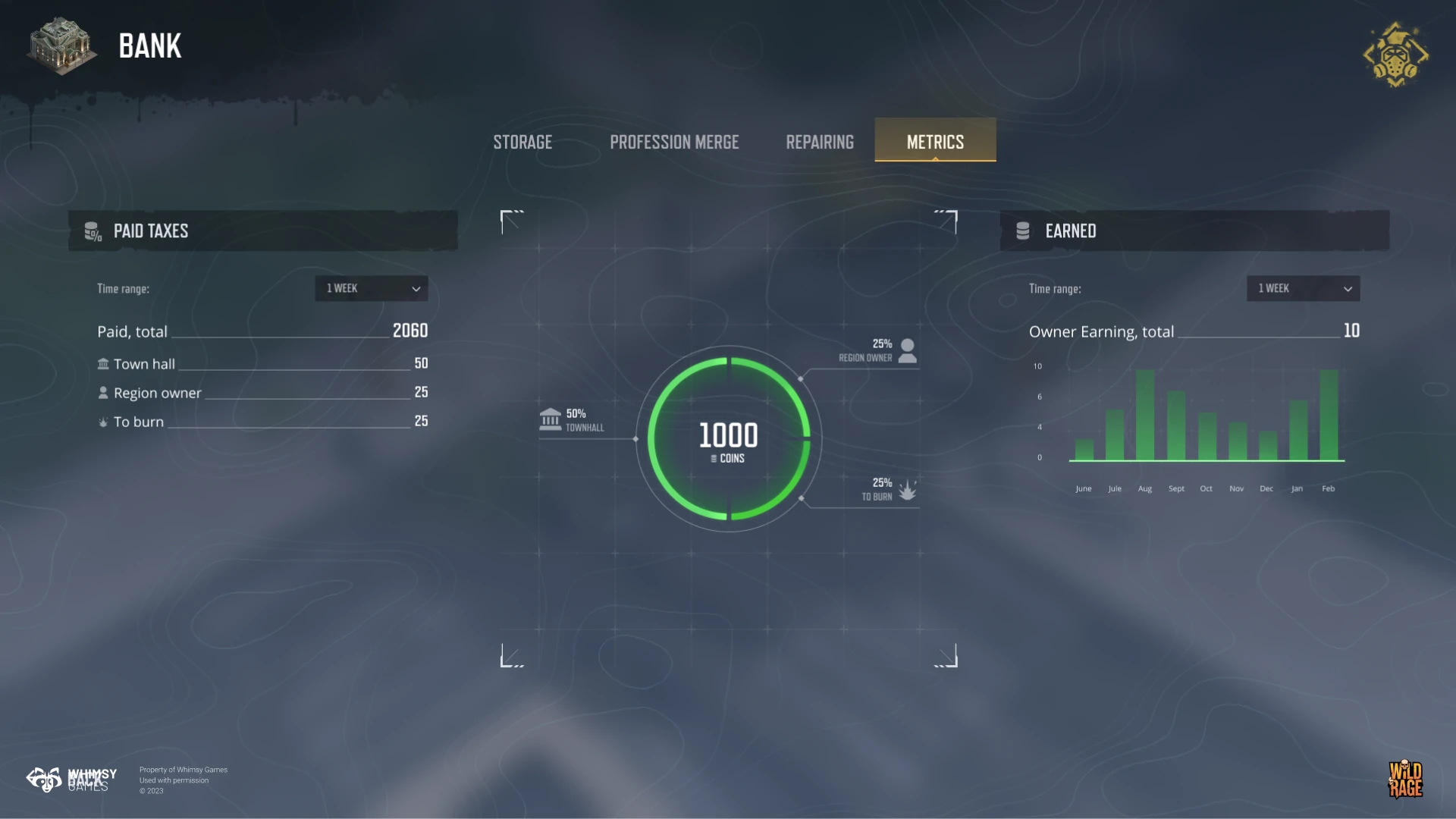
Task: Open the Paid Taxes time range dropdown
Action: coord(372,288)
